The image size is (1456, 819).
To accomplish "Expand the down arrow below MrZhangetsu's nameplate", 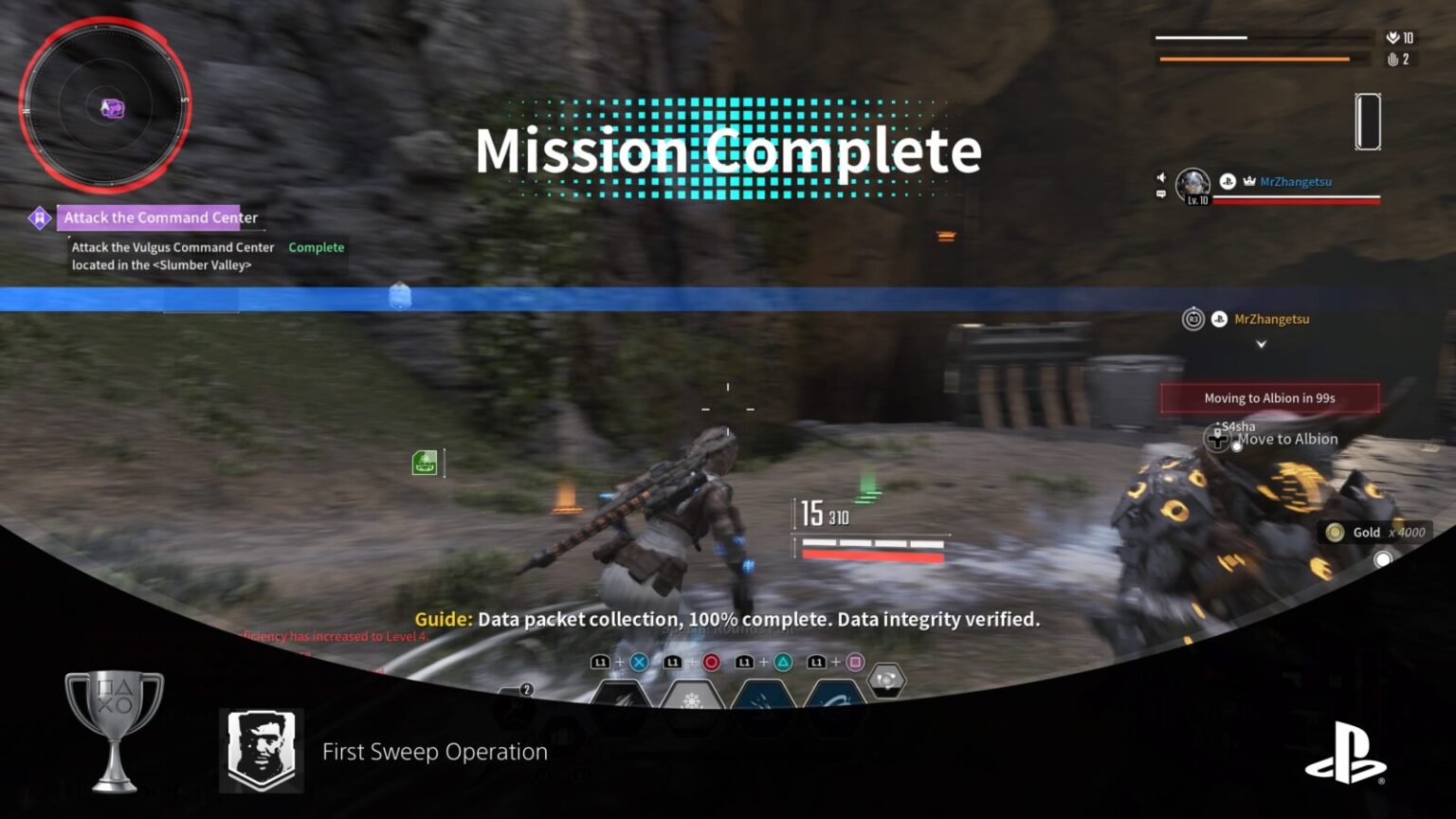I will tap(1261, 345).
